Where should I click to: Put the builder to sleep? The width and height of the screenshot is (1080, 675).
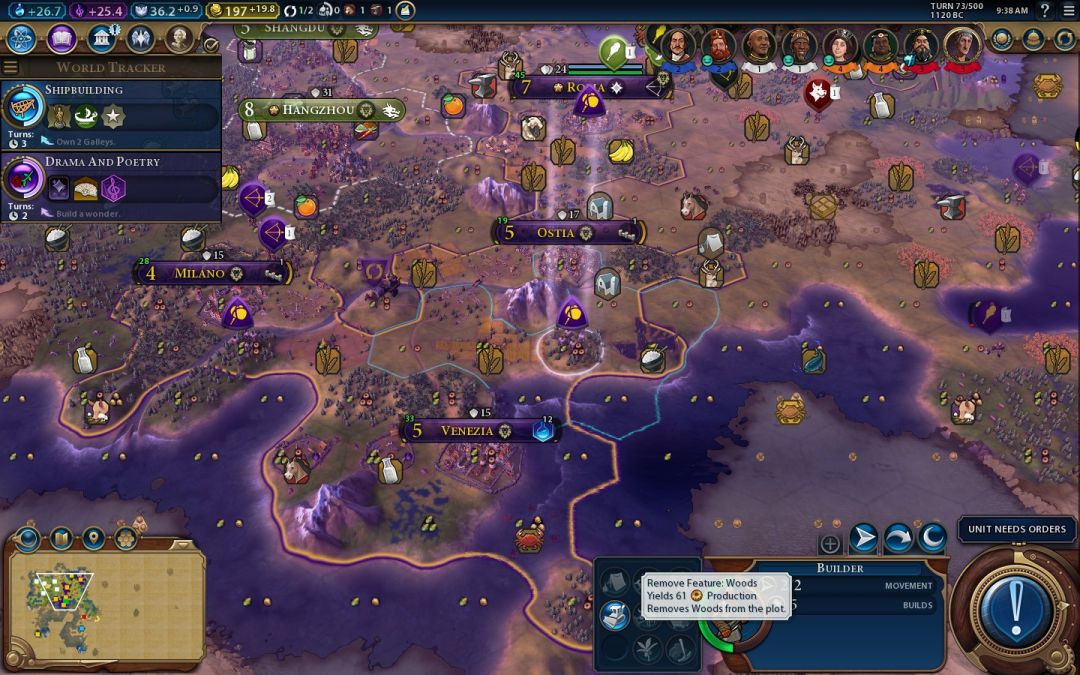coord(932,539)
